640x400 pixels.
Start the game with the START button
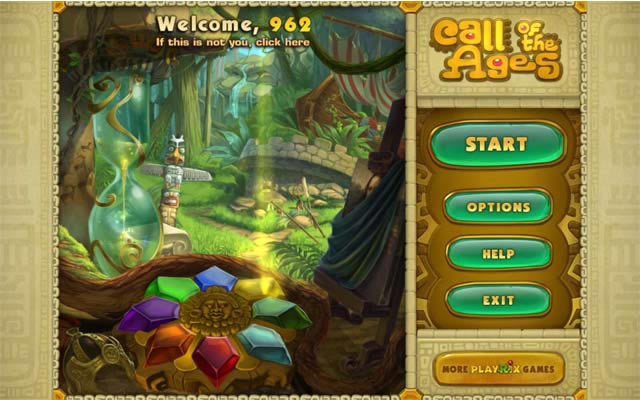(497, 145)
